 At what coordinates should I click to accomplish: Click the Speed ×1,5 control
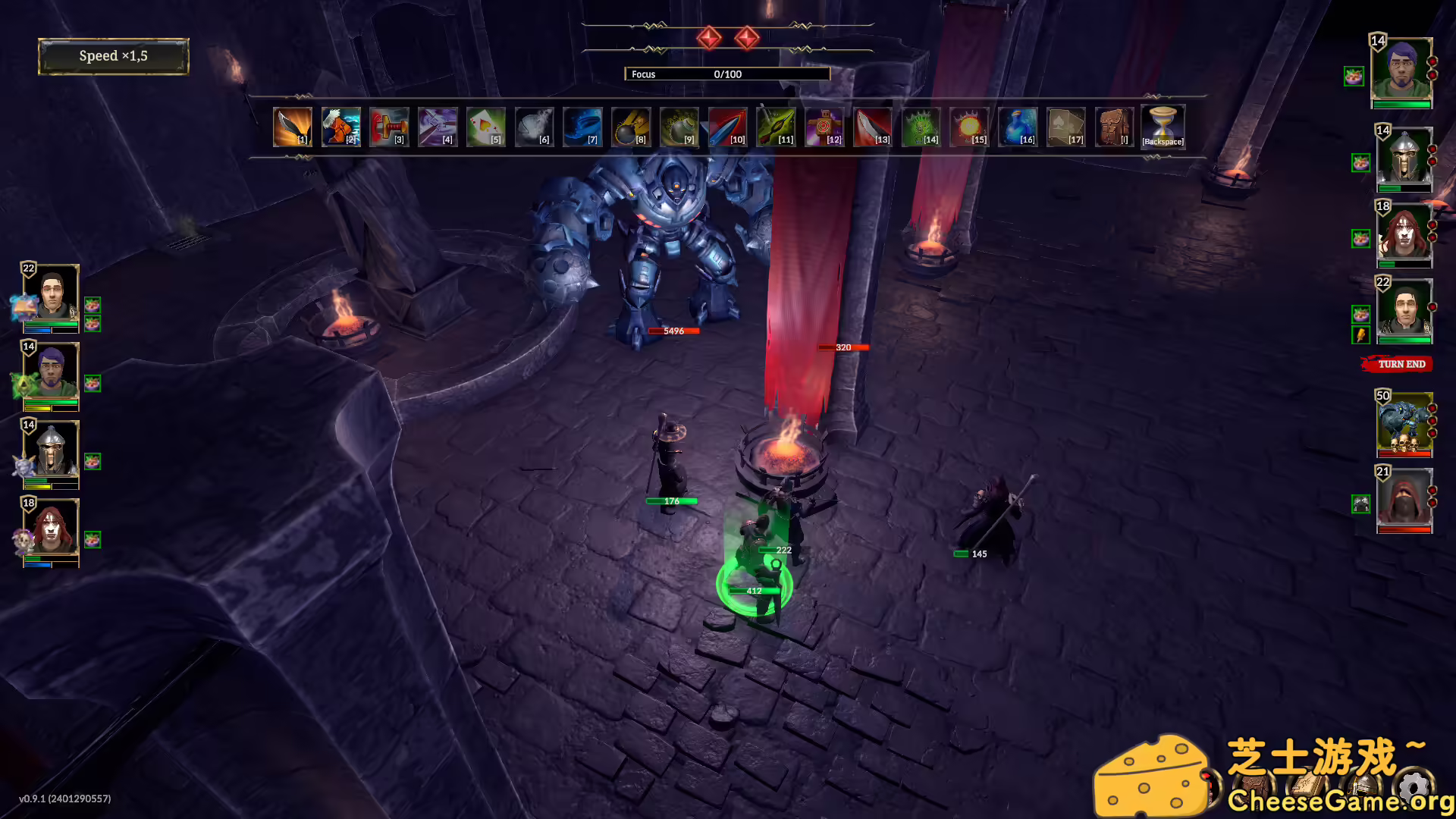tap(112, 55)
